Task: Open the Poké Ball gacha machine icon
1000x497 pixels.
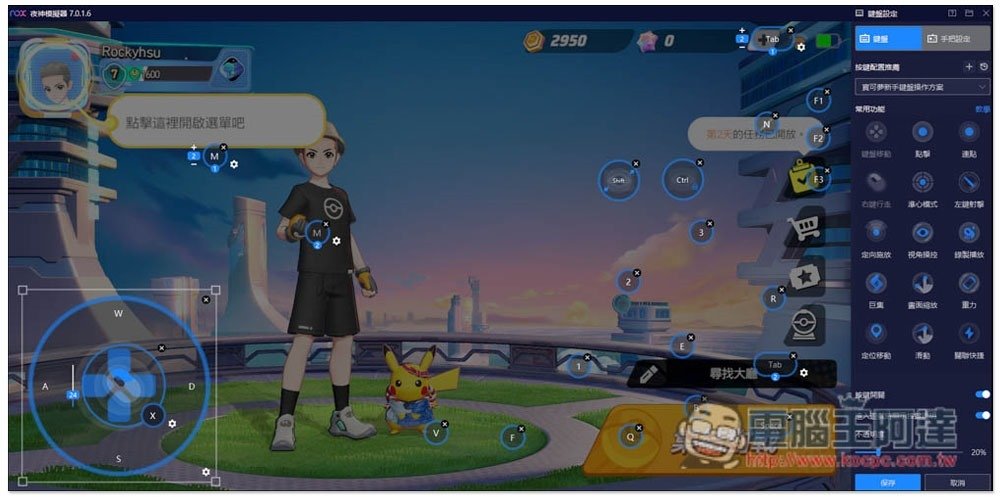Action: (x=803, y=325)
